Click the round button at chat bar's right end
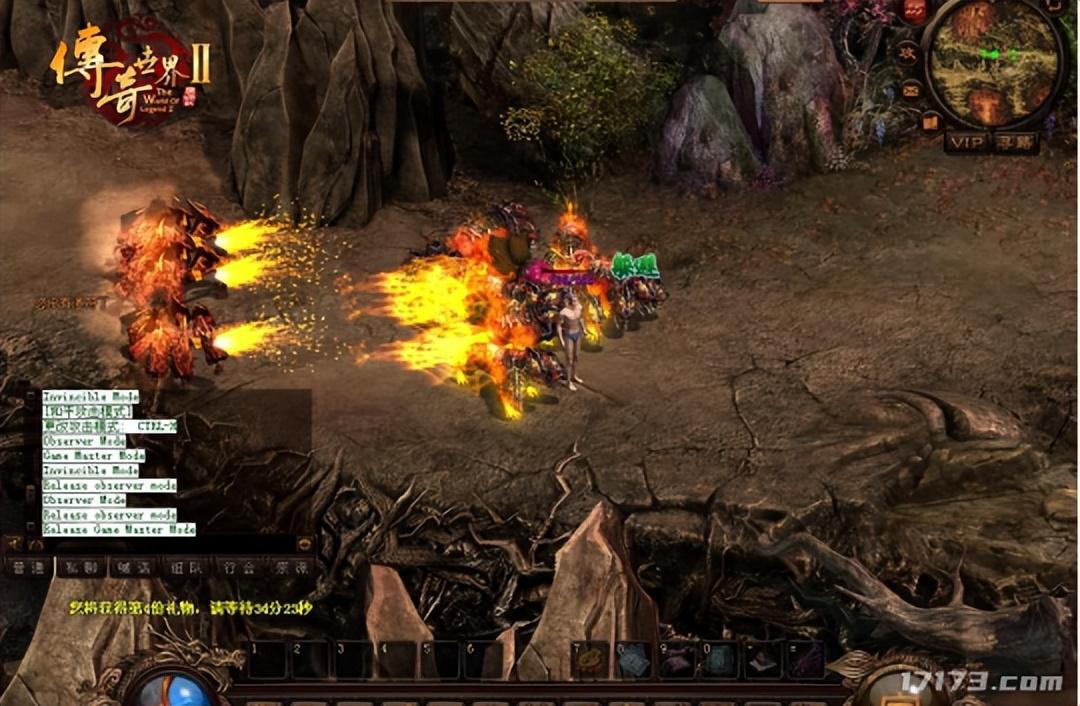 point(305,544)
